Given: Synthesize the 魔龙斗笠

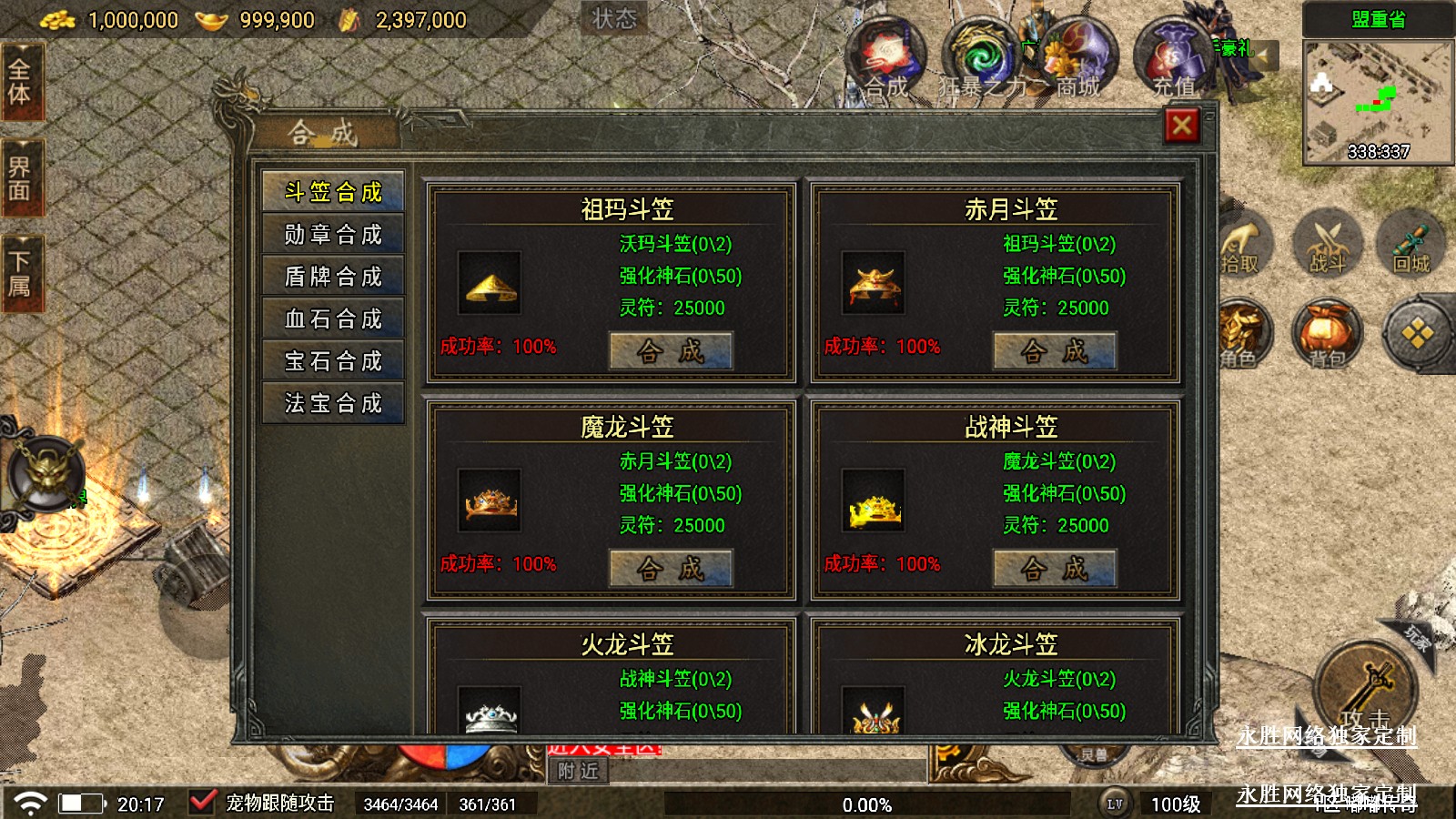Looking at the screenshot, I should click(x=671, y=569).
